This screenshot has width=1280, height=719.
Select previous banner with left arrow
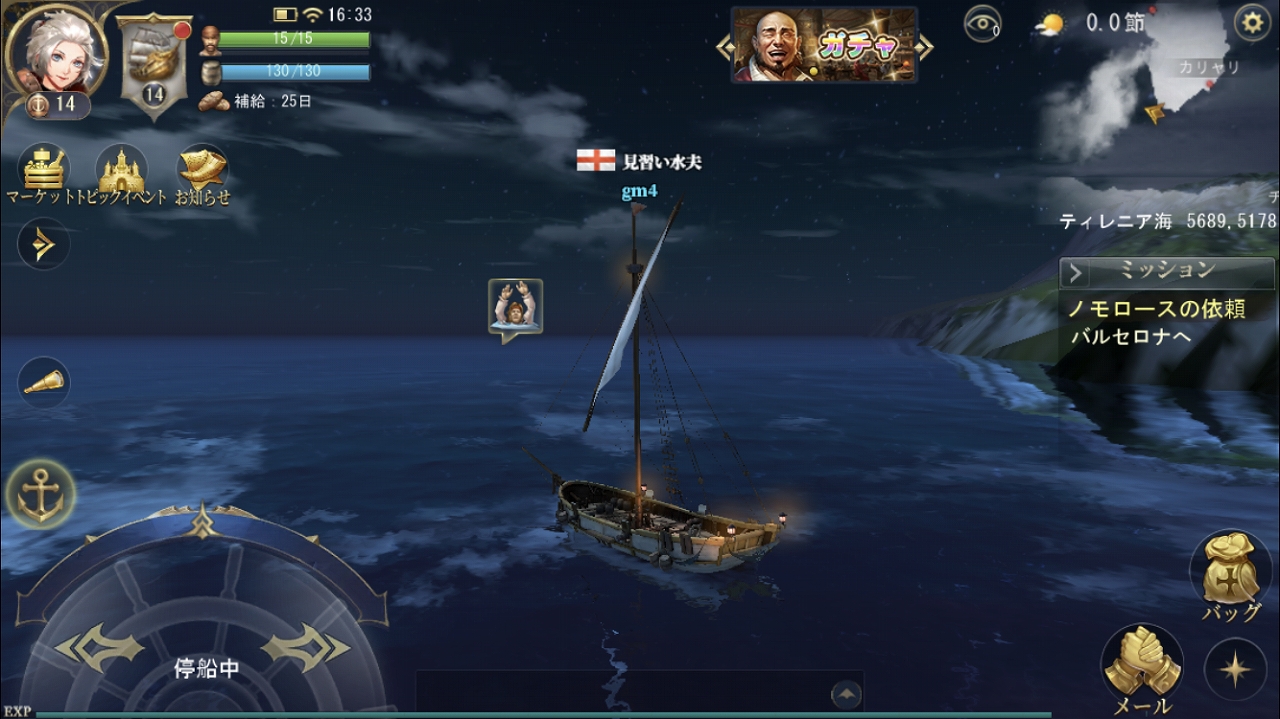coord(723,46)
